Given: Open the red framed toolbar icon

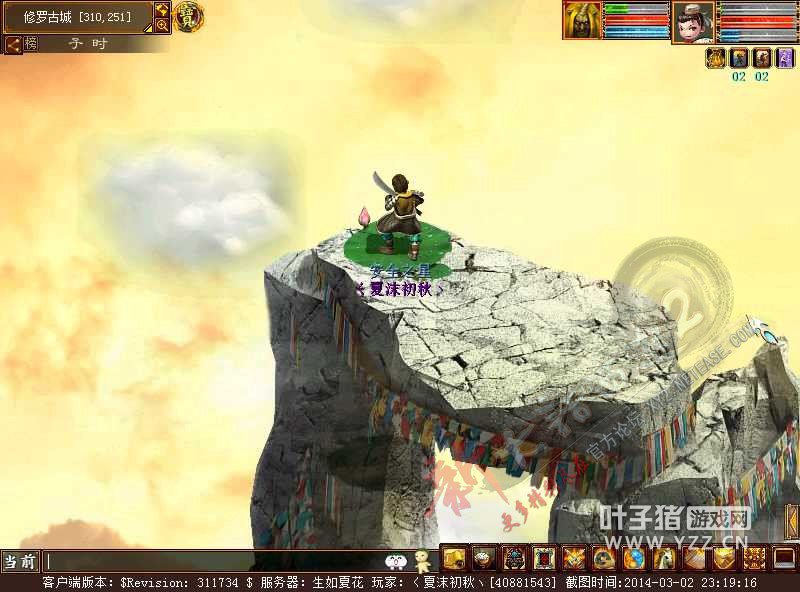Looking at the screenshot, I should coord(545,558).
